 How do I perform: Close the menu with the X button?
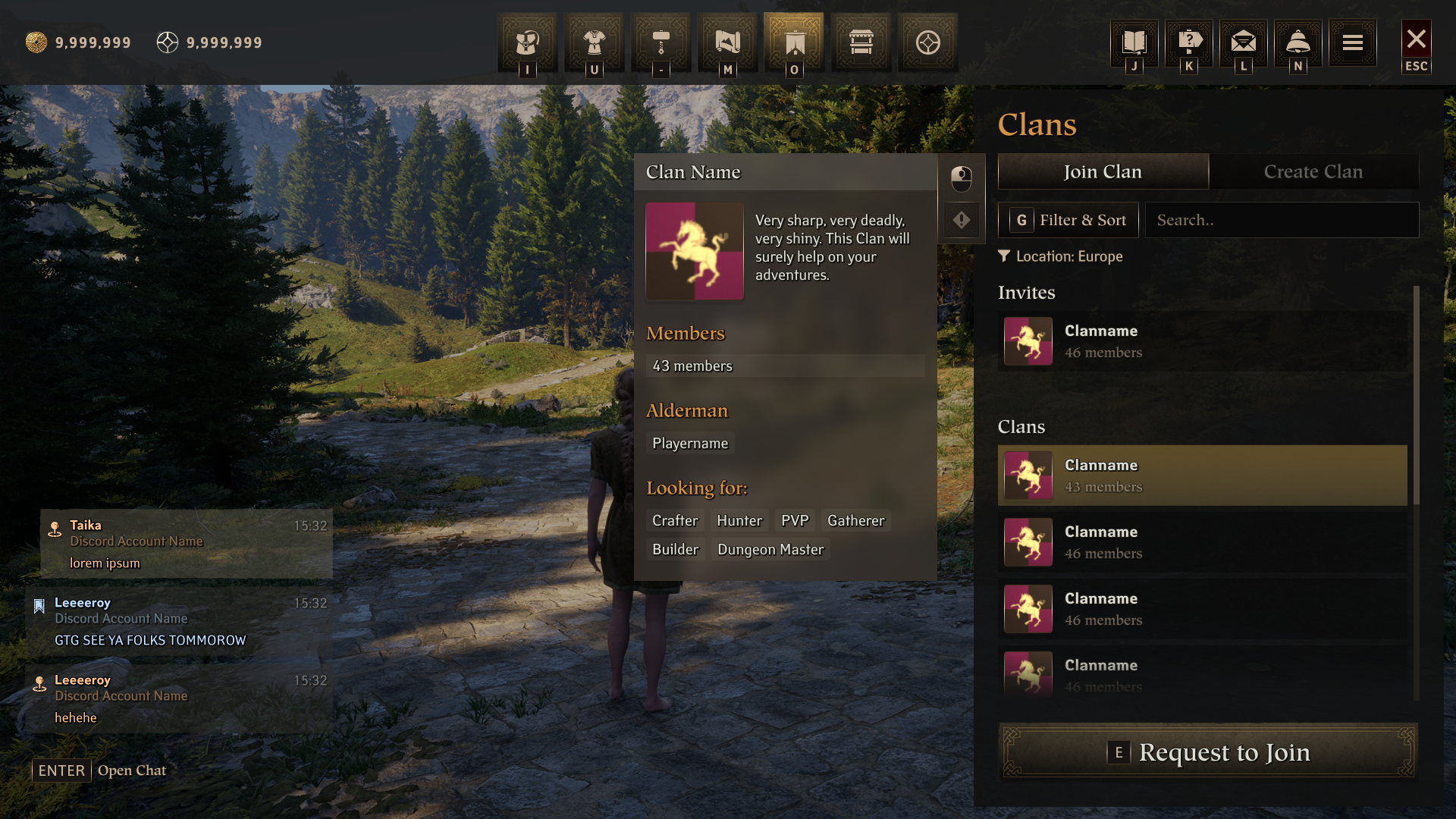point(1416,40)
